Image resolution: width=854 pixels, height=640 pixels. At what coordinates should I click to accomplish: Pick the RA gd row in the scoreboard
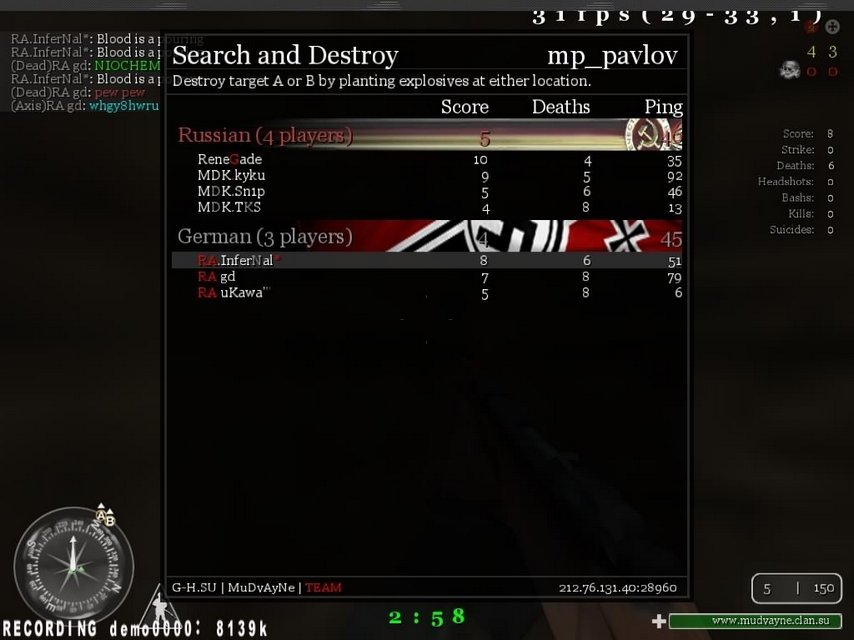coord(427,277)
